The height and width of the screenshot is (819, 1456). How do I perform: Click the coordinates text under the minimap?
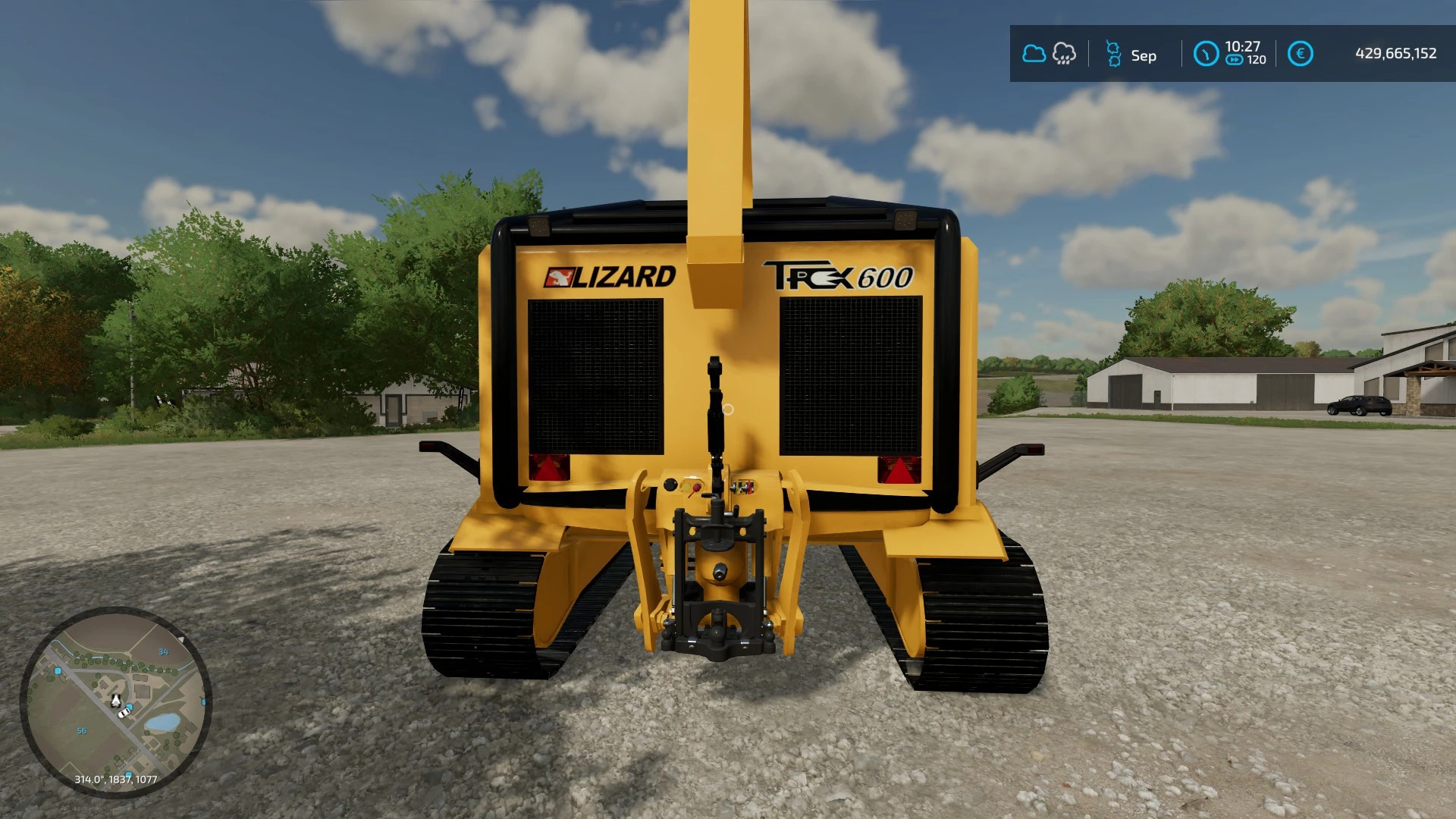(x=116, y=779)
